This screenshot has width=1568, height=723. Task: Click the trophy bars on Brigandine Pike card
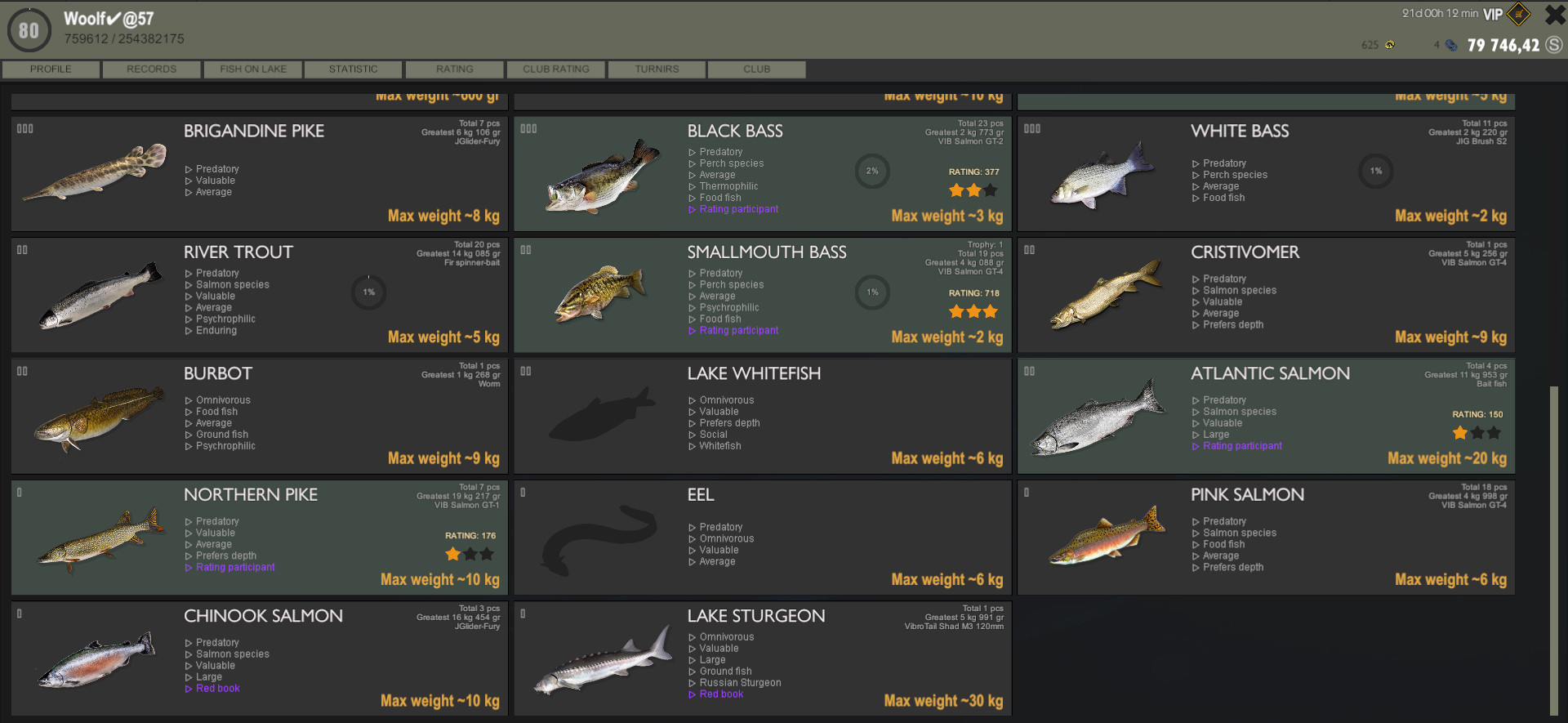[x=24, y=128]
